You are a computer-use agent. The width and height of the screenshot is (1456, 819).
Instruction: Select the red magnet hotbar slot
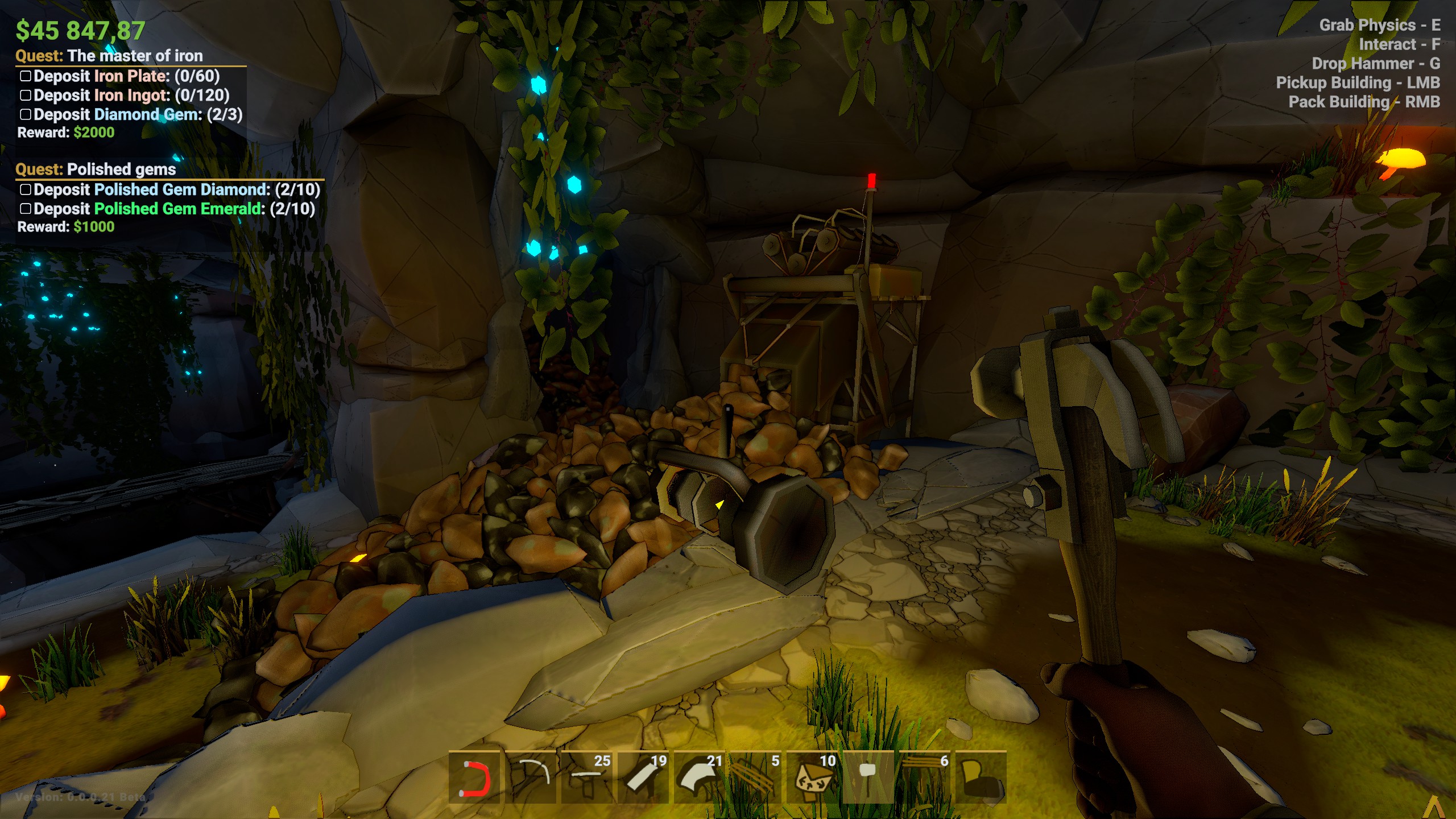coord(474,777)
